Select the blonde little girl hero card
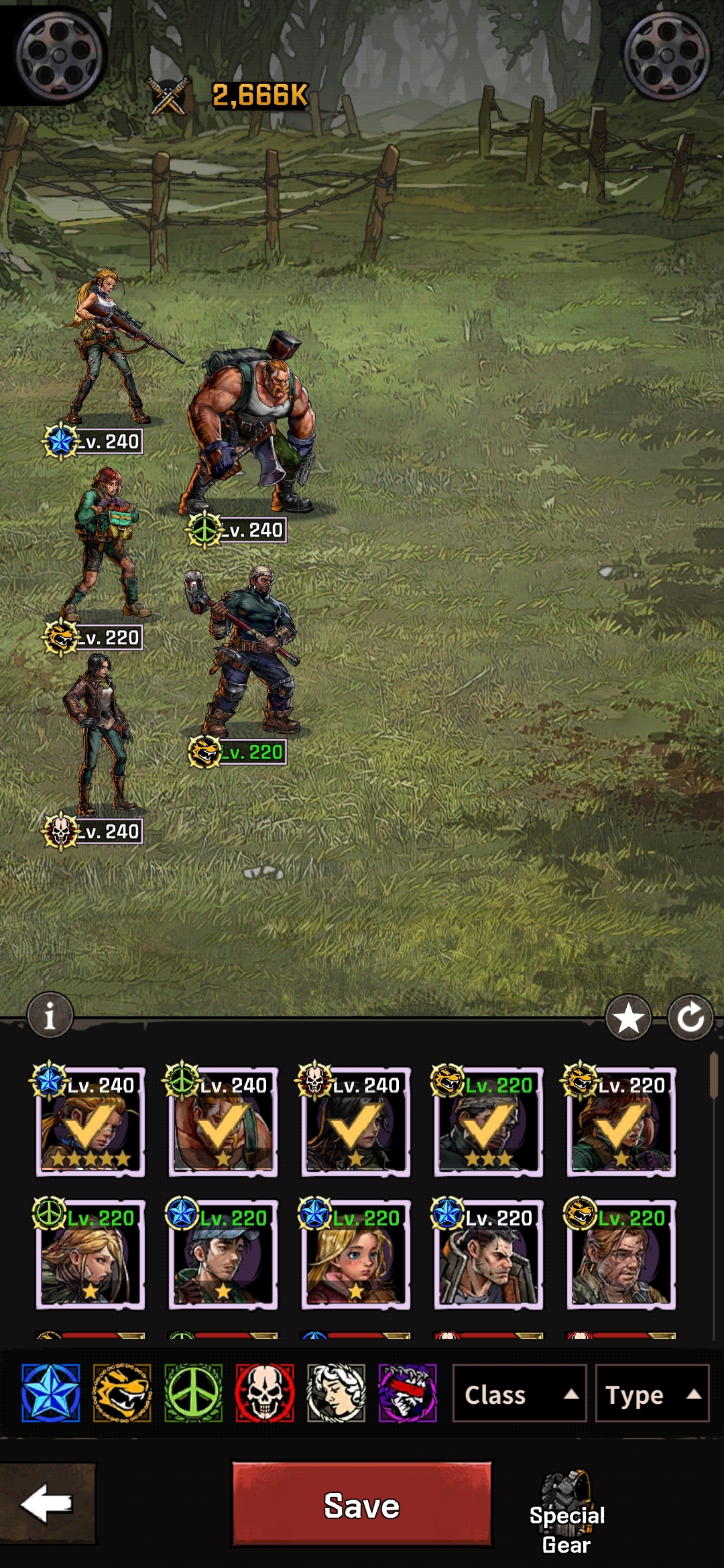 355,1254
